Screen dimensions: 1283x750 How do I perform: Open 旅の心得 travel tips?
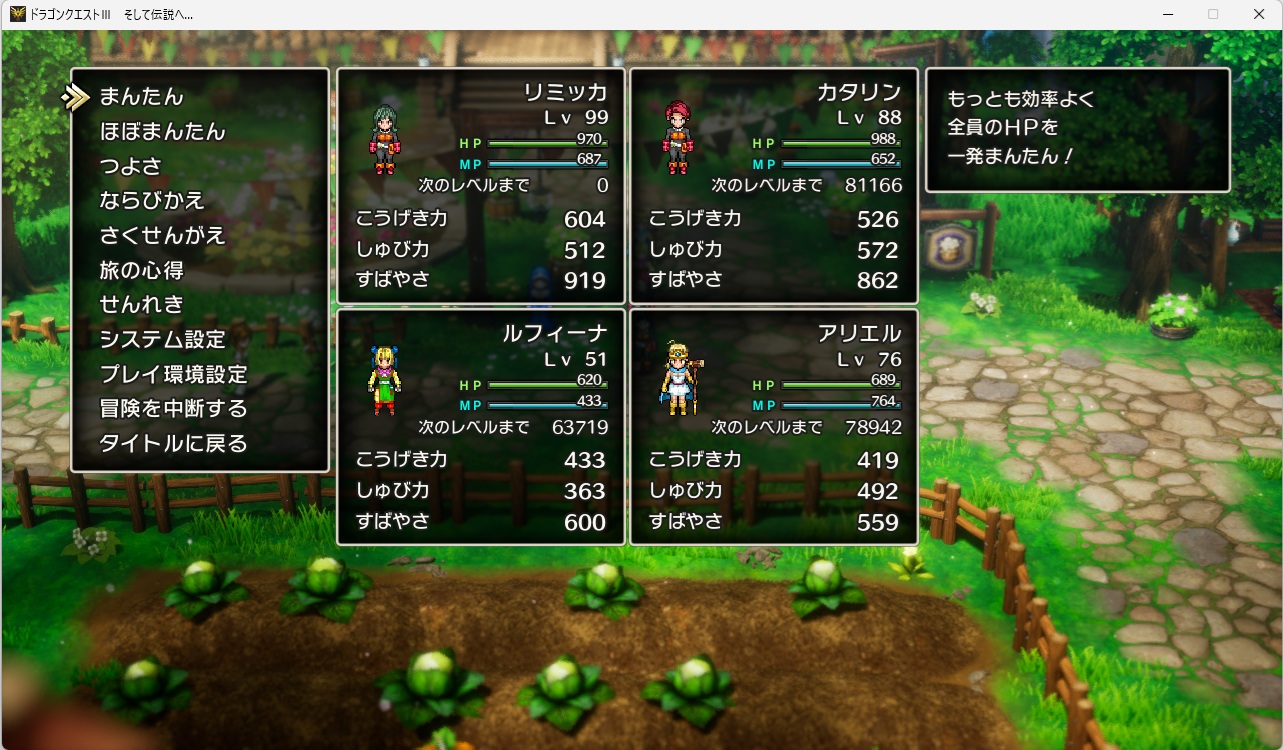142,270
